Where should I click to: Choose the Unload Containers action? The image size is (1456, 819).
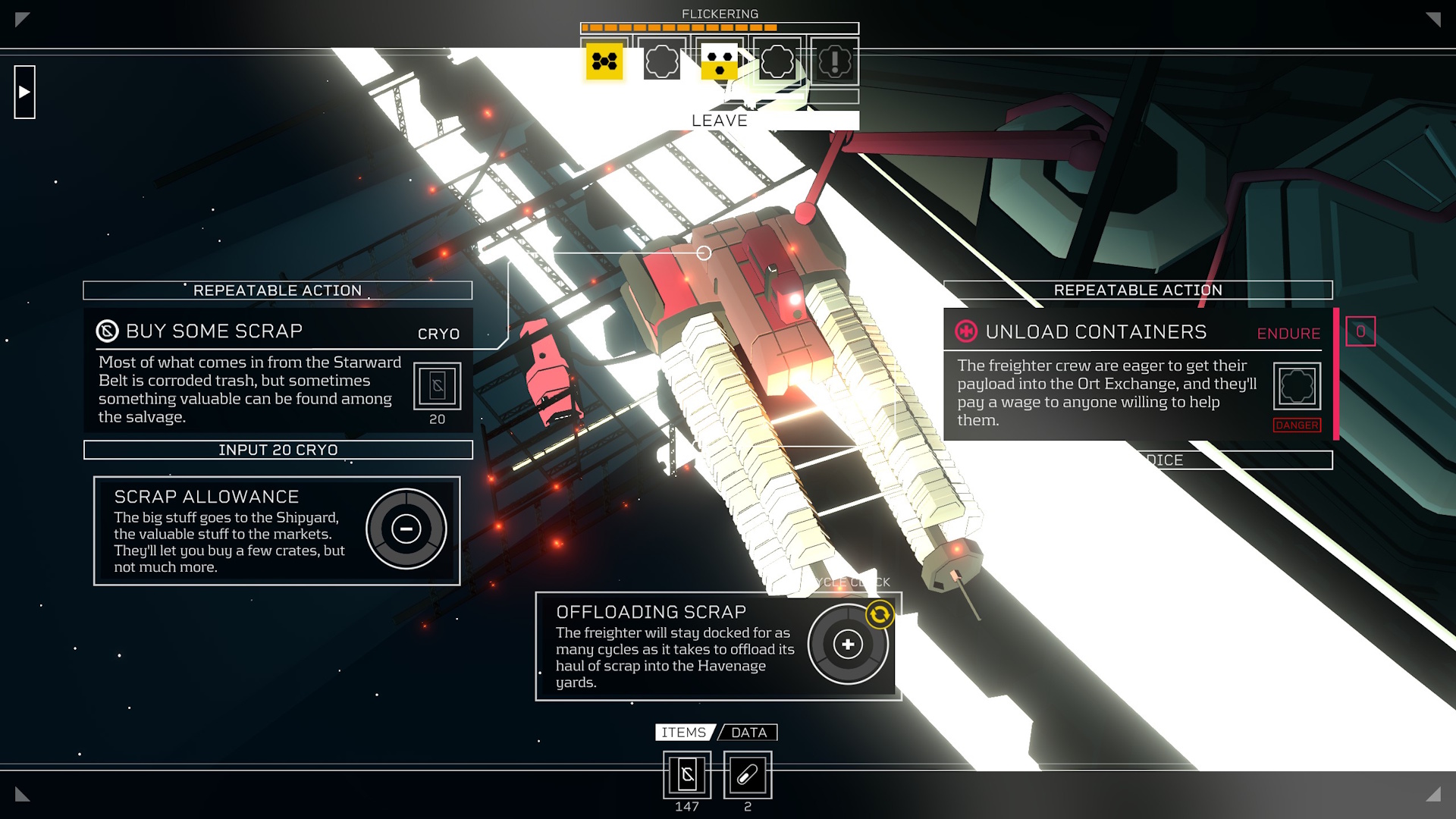(1096, 332)
